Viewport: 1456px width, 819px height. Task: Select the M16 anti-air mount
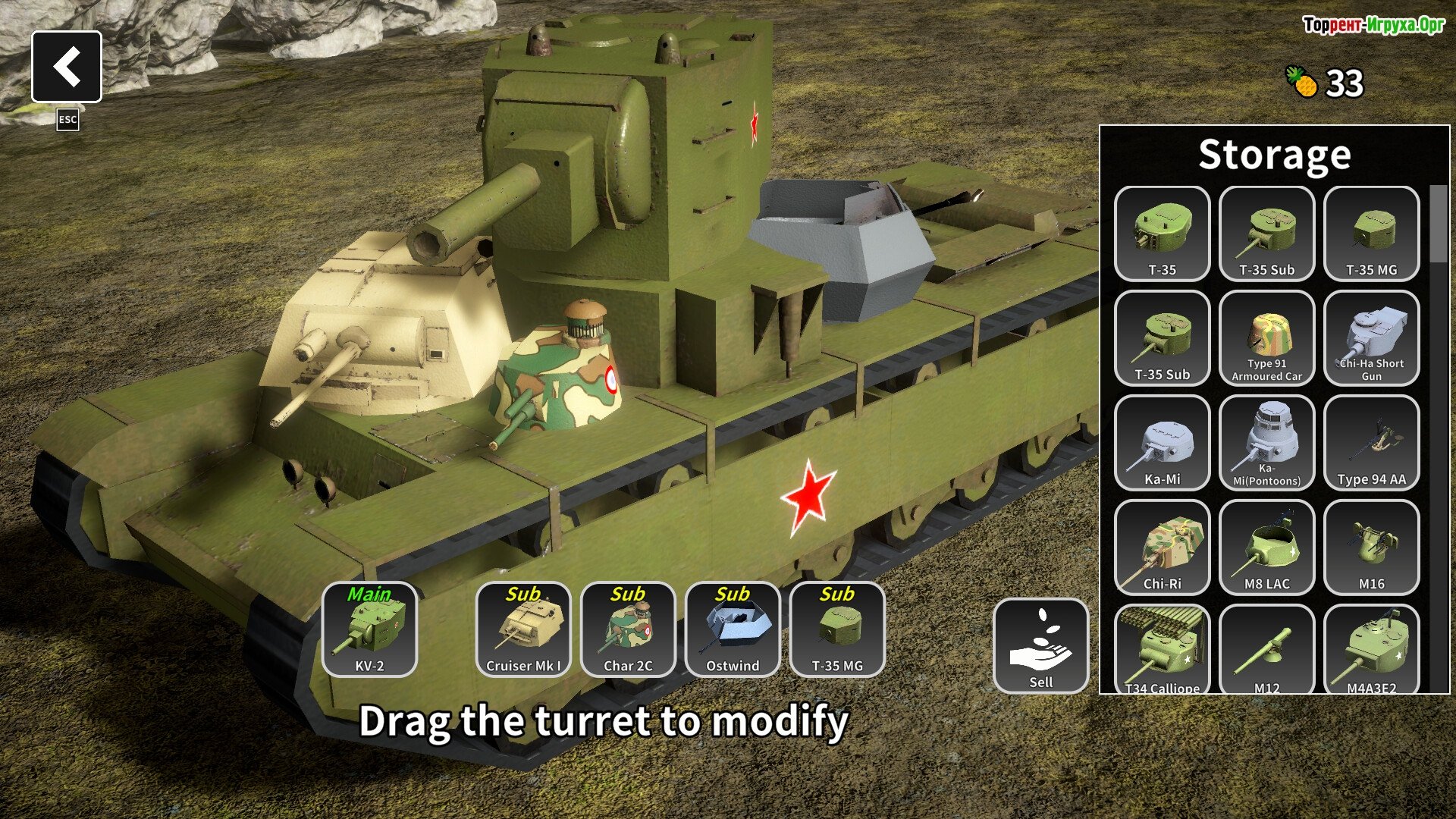click(x=1371, y=548)
